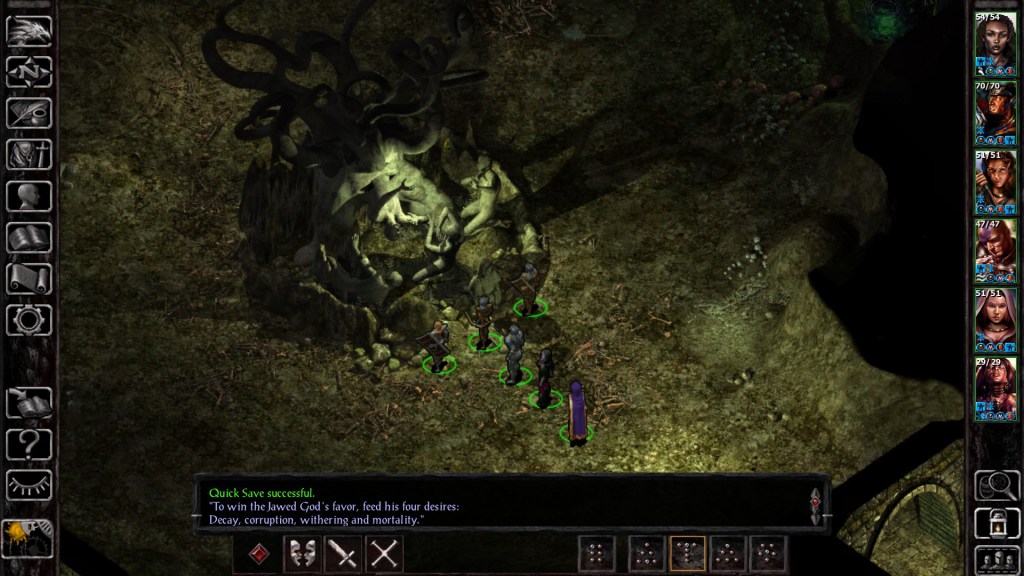Open the mage spellbook icon
1024x576 pixels.
point(28,237)
